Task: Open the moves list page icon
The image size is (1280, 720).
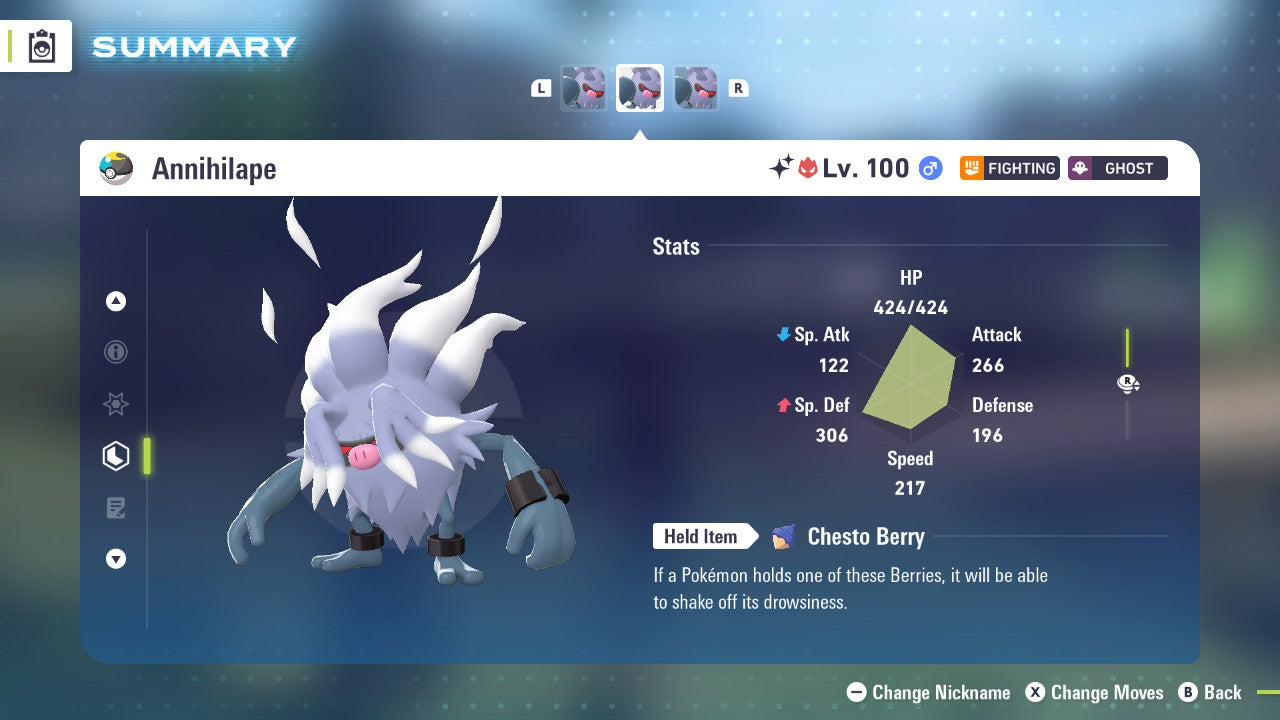Action: (x=116, y=508)
